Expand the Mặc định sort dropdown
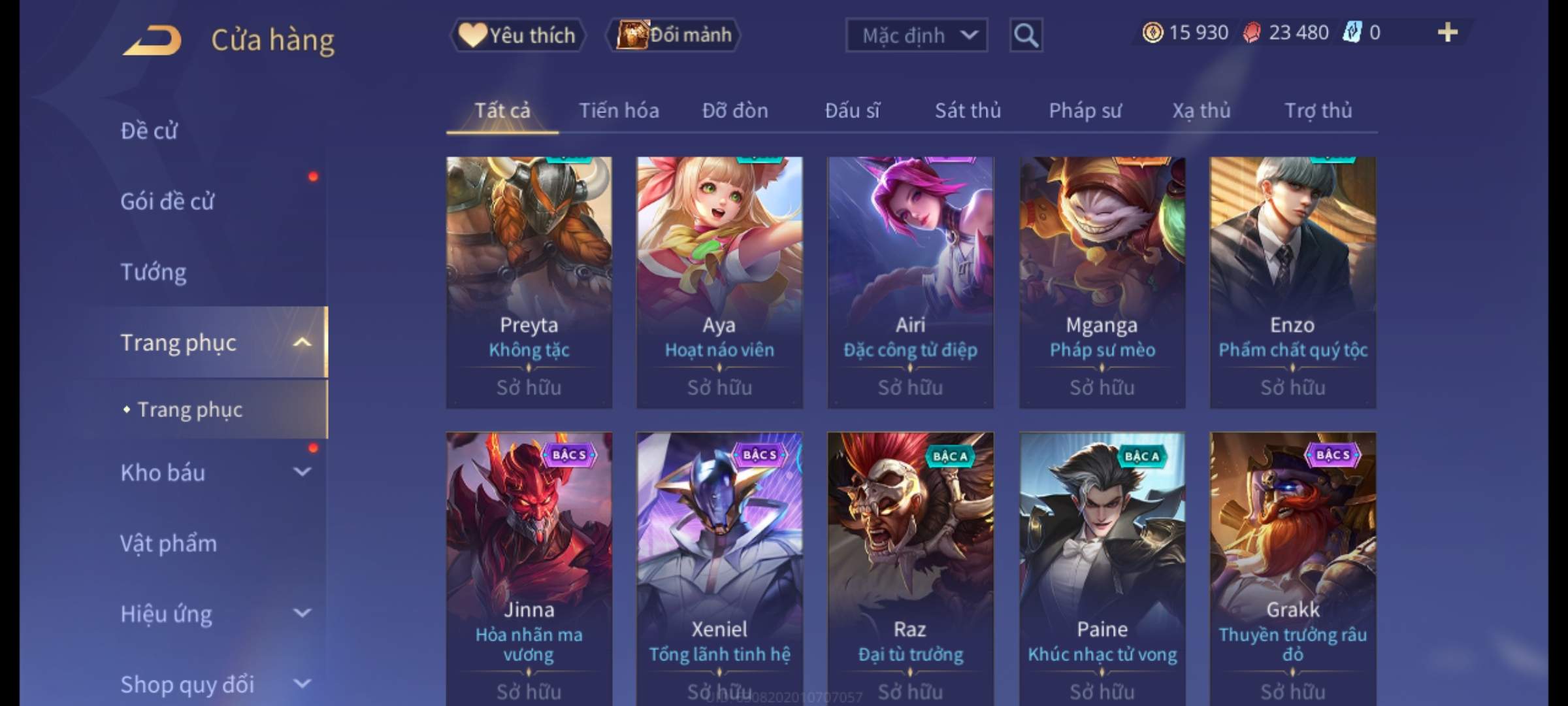The width and height of the screenshot is (1568, 706). 916,35
